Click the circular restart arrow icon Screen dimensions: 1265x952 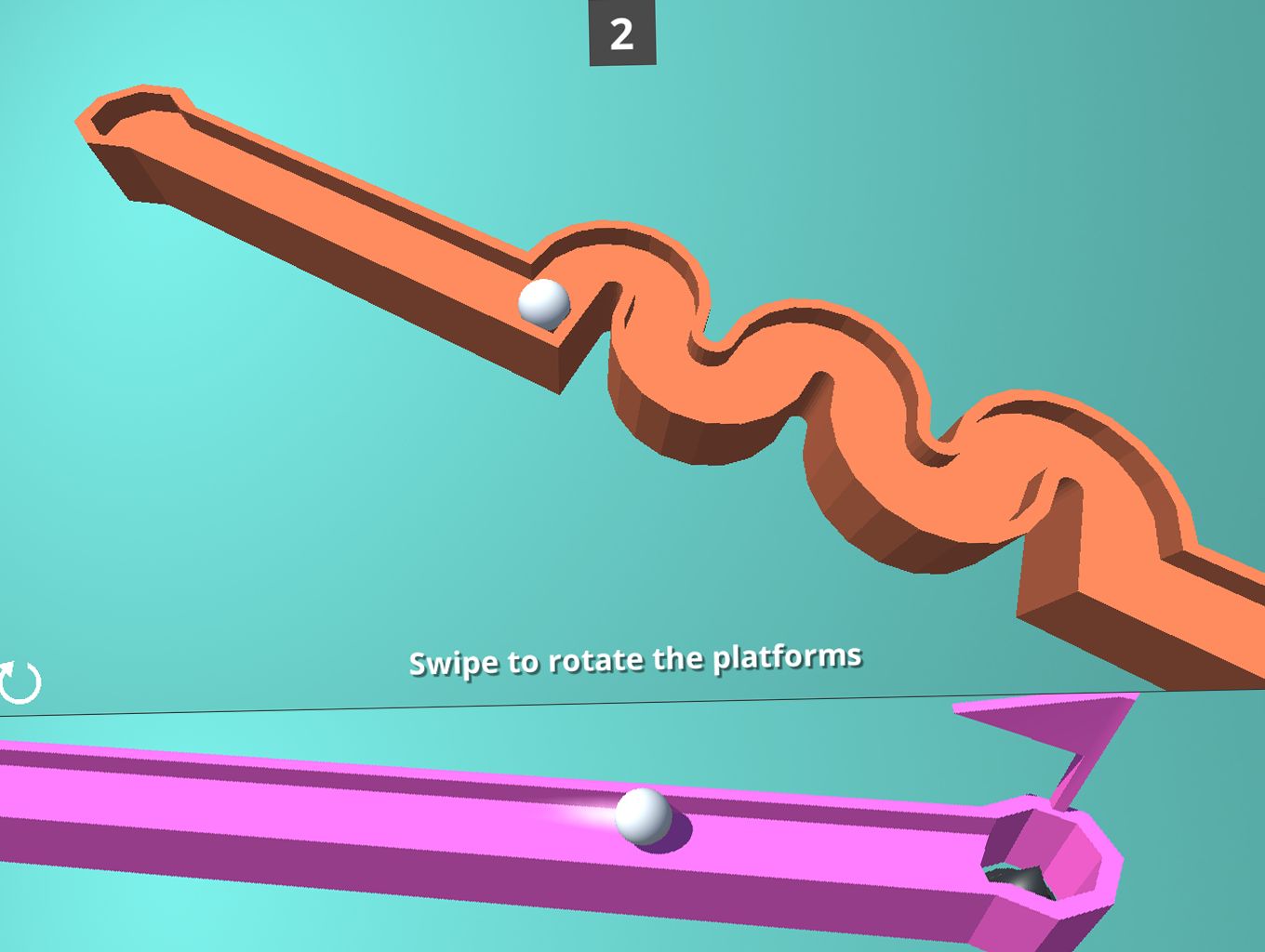19,681
